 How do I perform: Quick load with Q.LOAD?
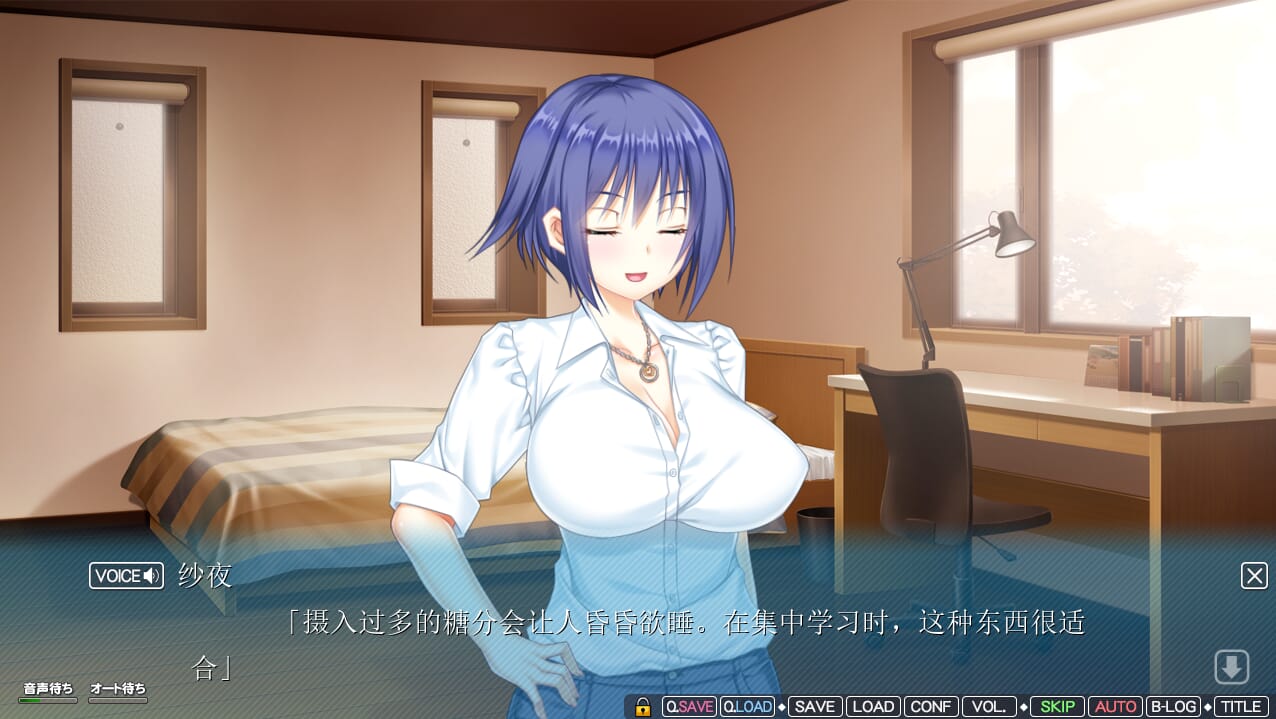click(747, 706)
